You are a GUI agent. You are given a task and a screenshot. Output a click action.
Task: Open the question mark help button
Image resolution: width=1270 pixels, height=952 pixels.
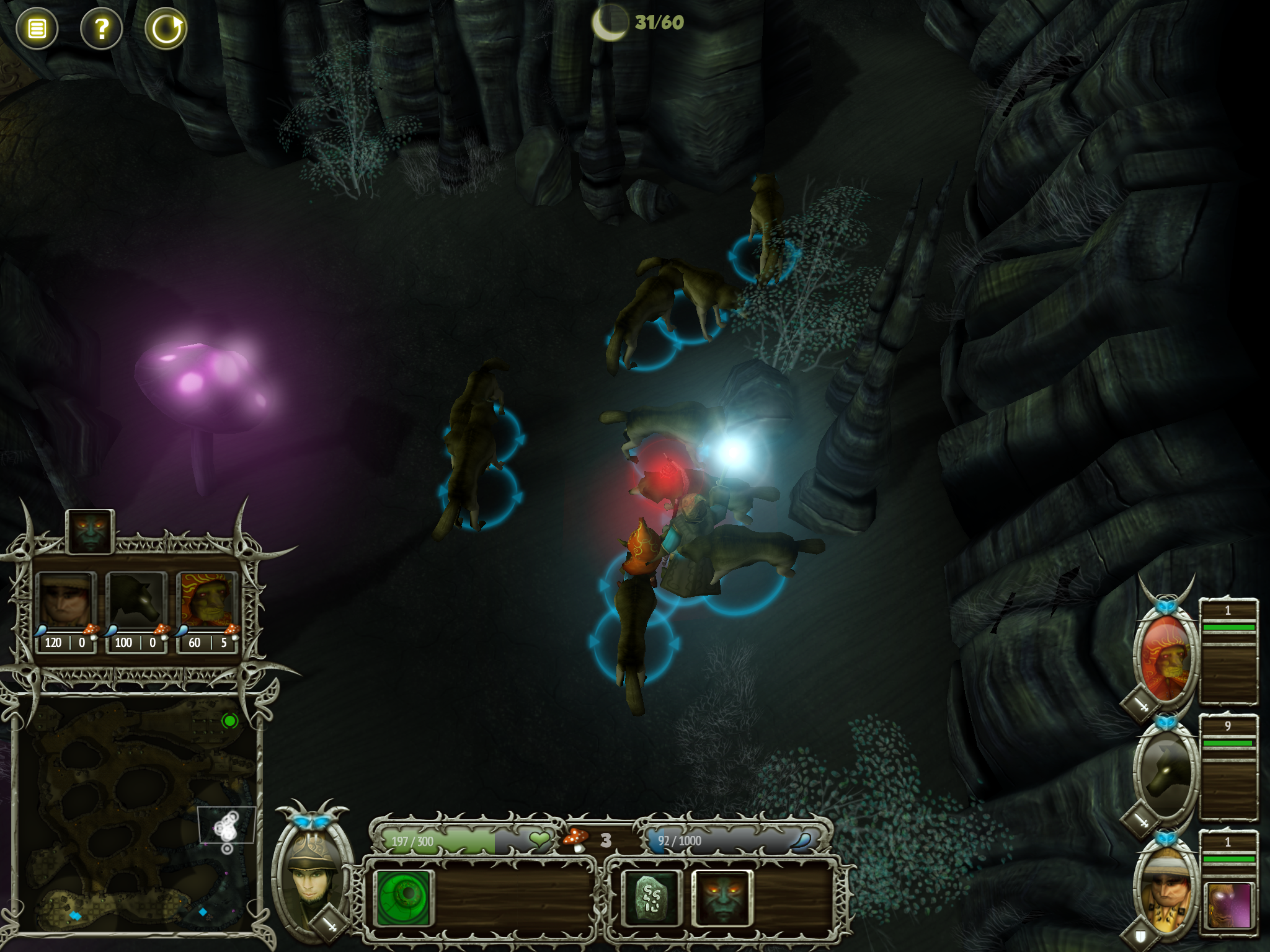[x=102, y=29]
